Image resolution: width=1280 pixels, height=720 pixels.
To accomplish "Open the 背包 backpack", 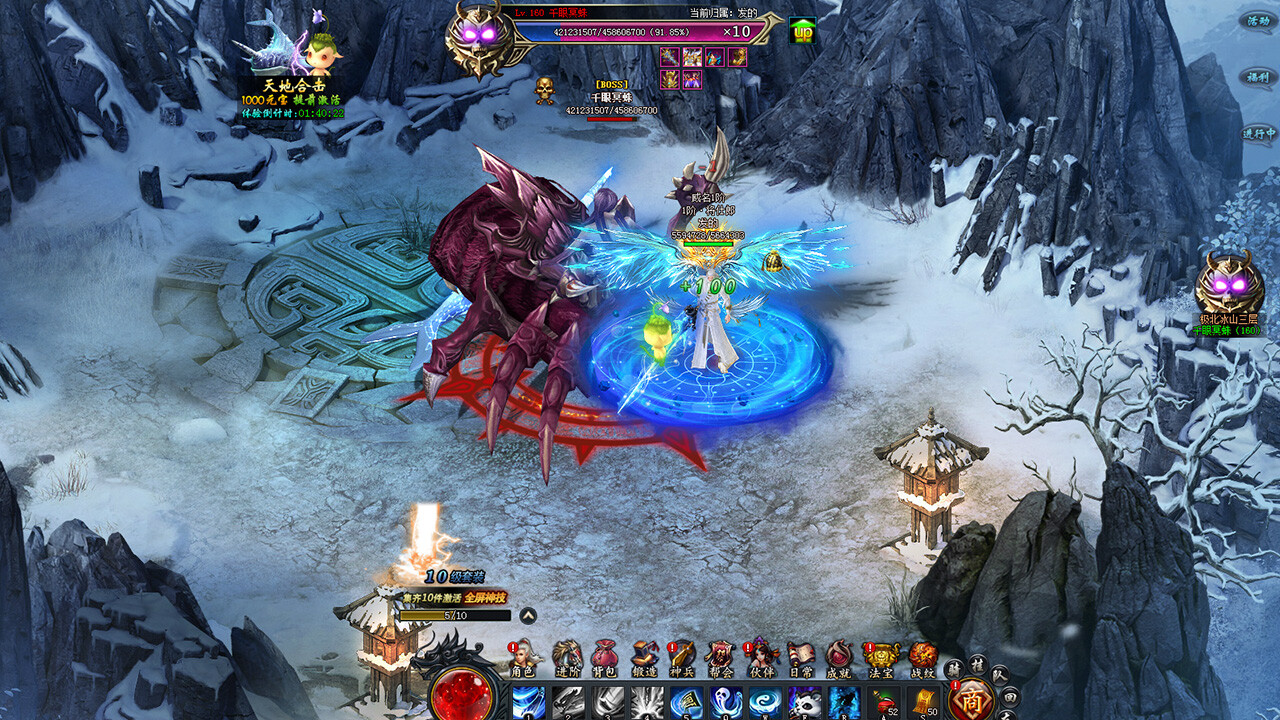I will tap(604, 657).
